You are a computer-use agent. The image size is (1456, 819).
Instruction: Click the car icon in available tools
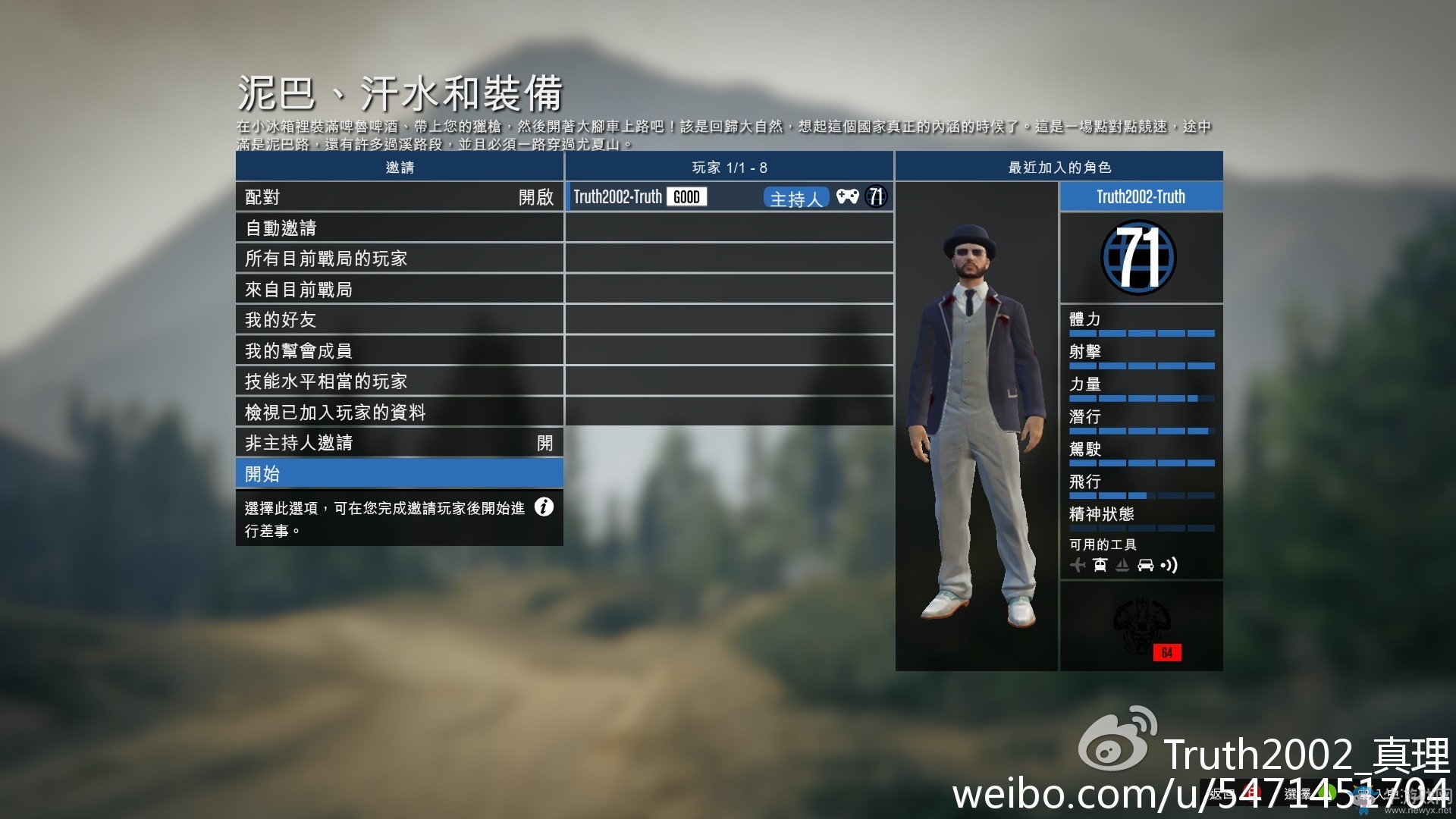coord(1146,565)
